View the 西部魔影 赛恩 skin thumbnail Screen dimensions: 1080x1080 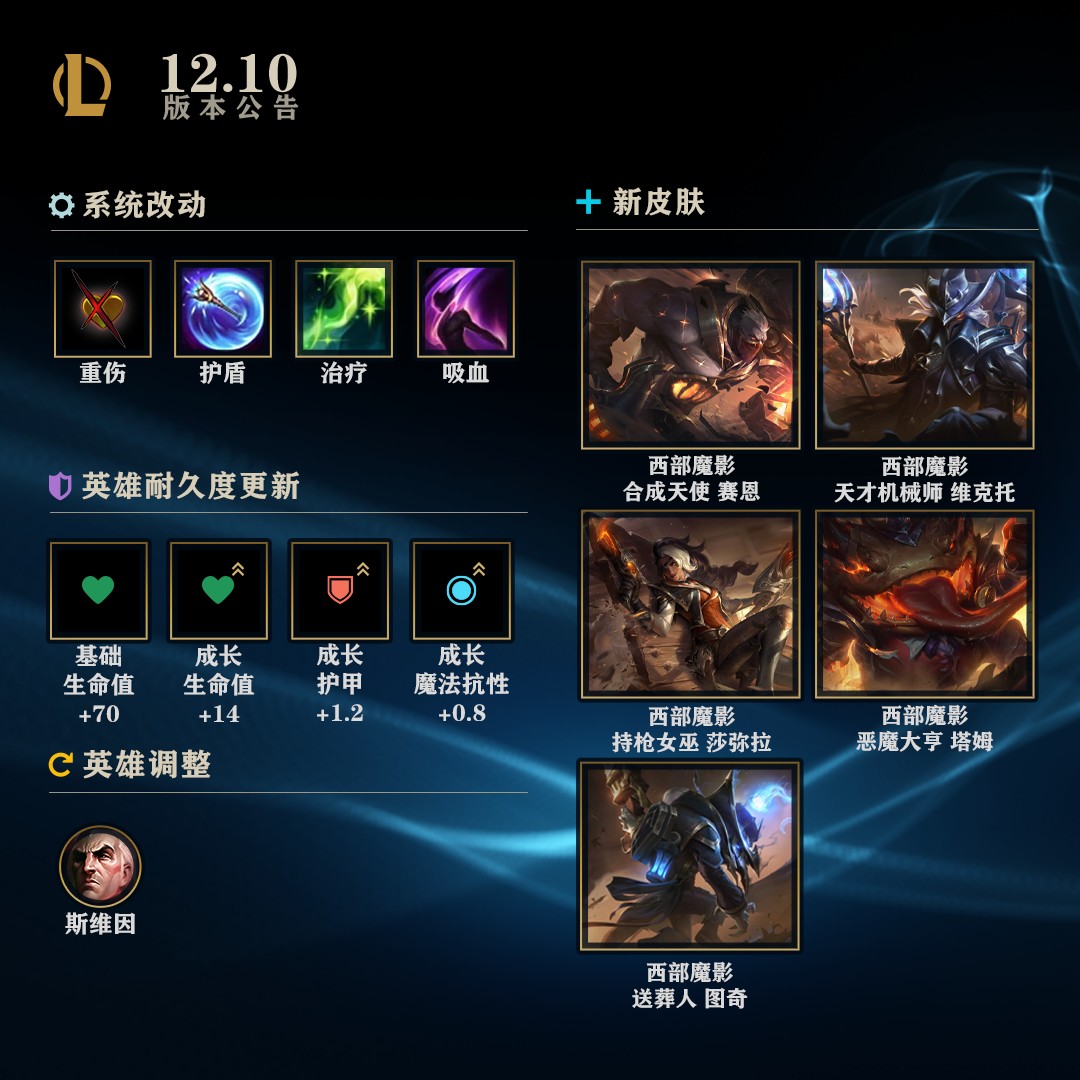[x=690, y=355]
